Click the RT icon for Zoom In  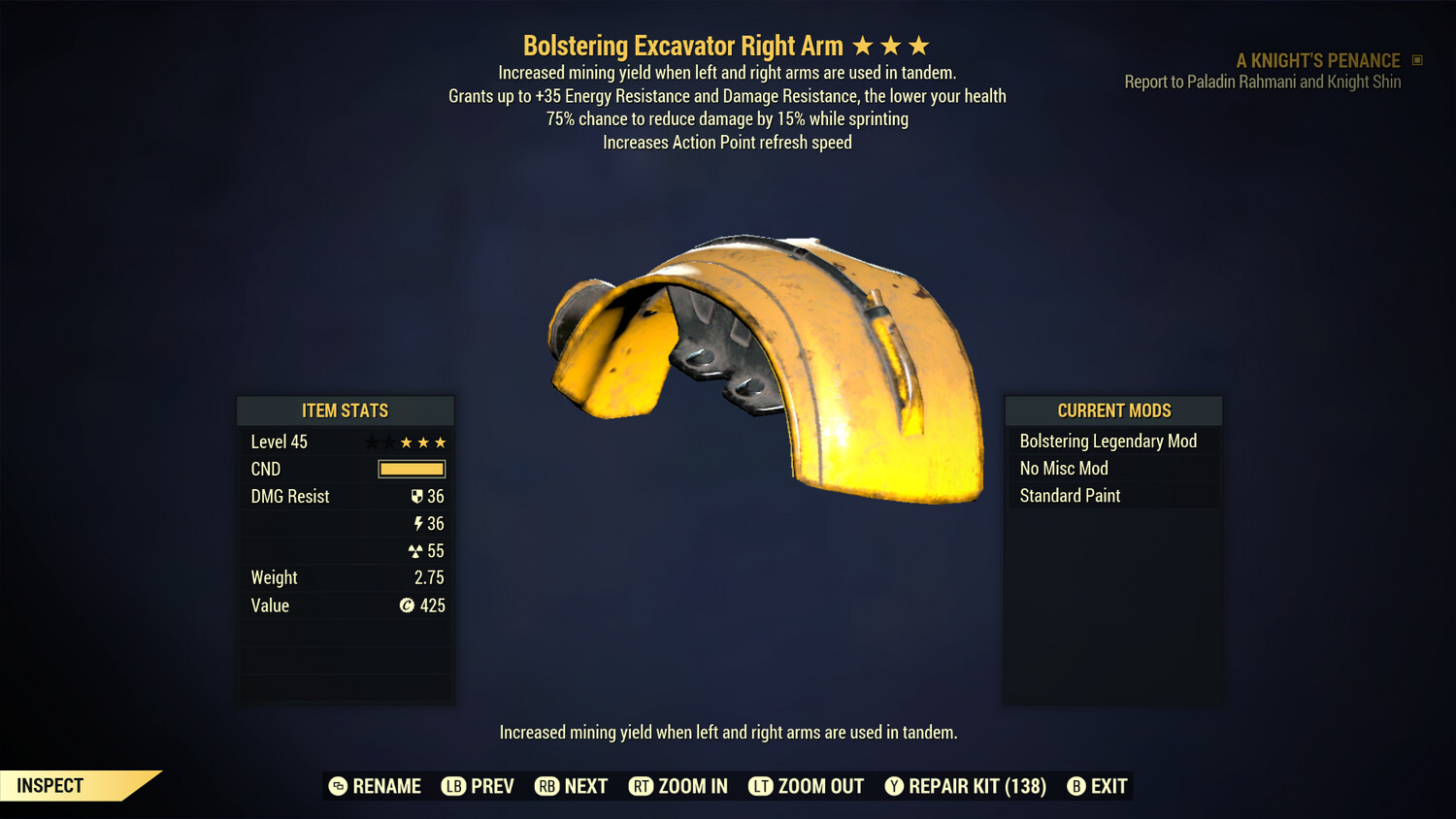[x=642, y=786]
